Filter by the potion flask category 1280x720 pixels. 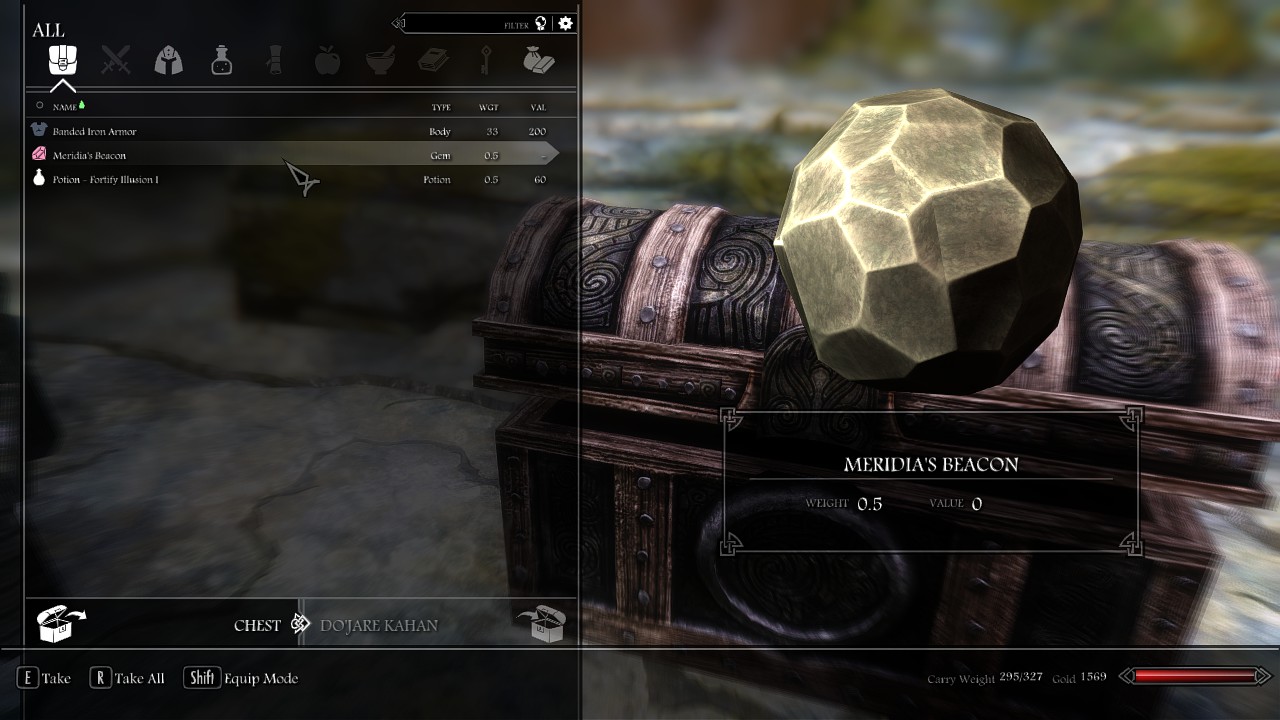[221, 60]
